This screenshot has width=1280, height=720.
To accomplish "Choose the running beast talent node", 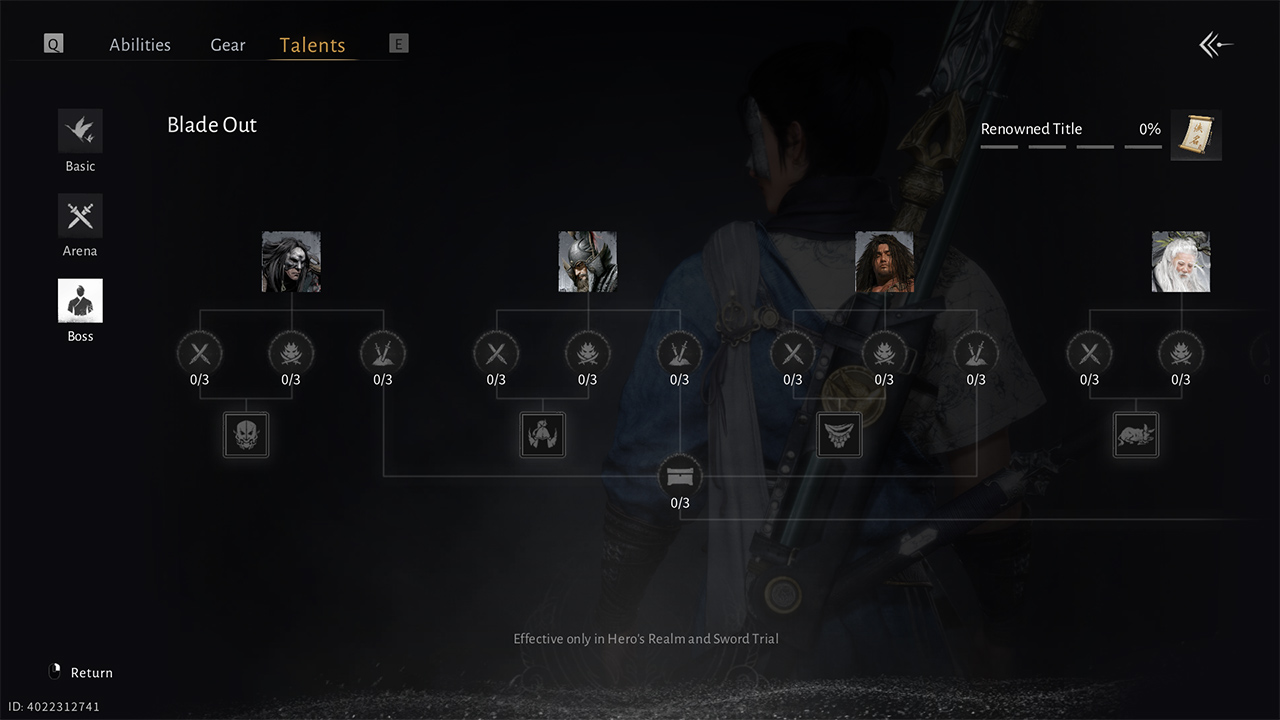I will click(1136, 435).
